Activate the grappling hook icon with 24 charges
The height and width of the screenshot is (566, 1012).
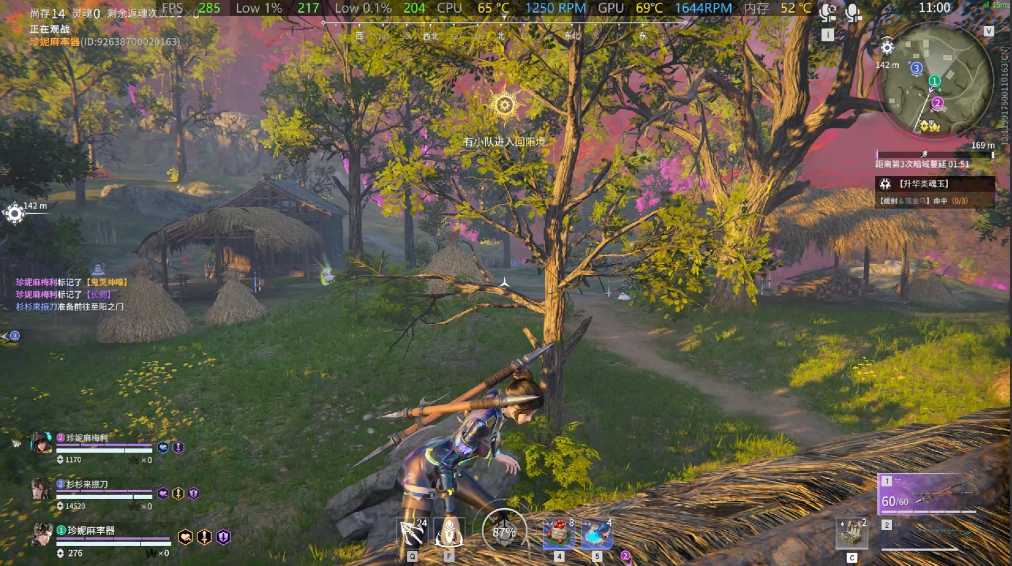(411, 532)
